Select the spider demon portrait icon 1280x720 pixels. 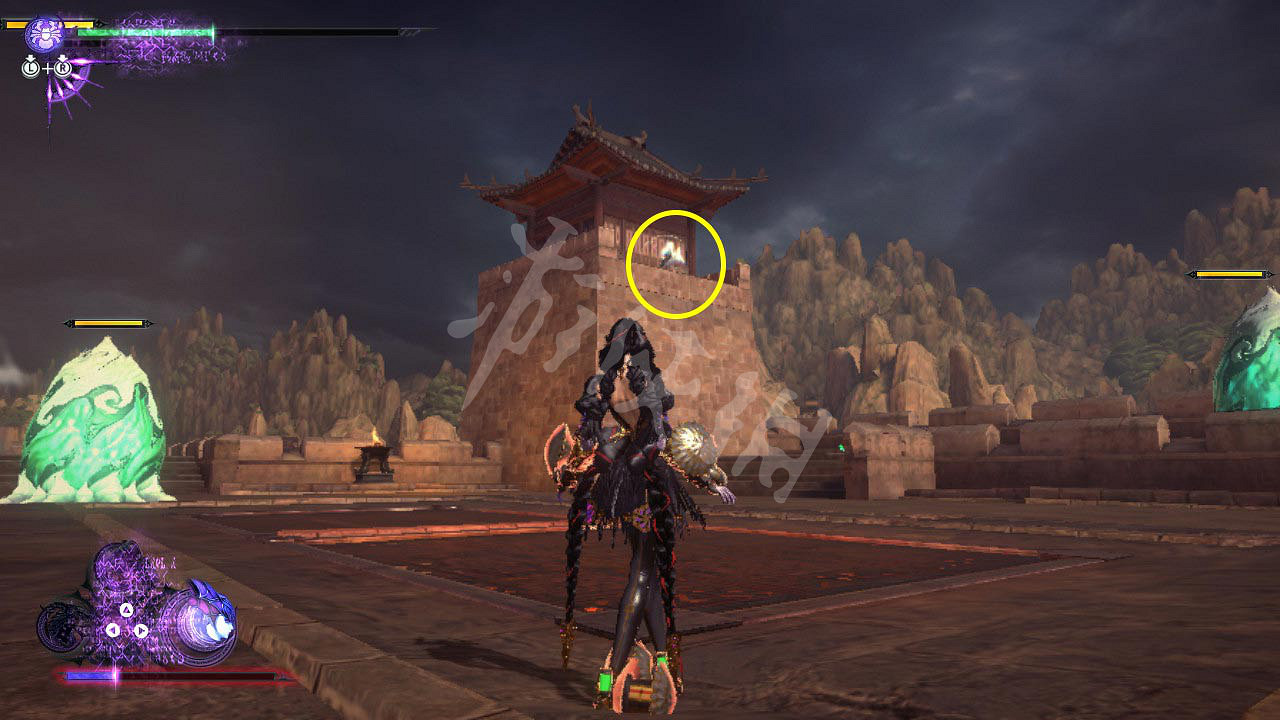pyautogui.click(x=45, y=34)
